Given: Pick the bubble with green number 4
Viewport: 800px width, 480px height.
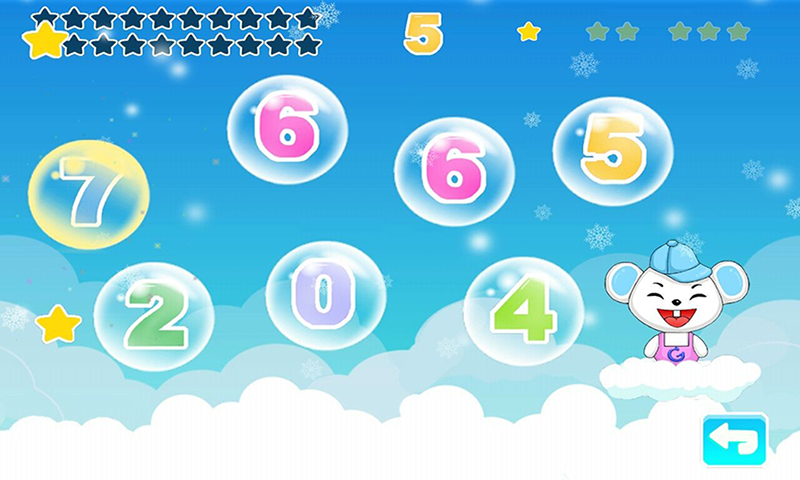Looking at the screenshot, I should [524, 311].
